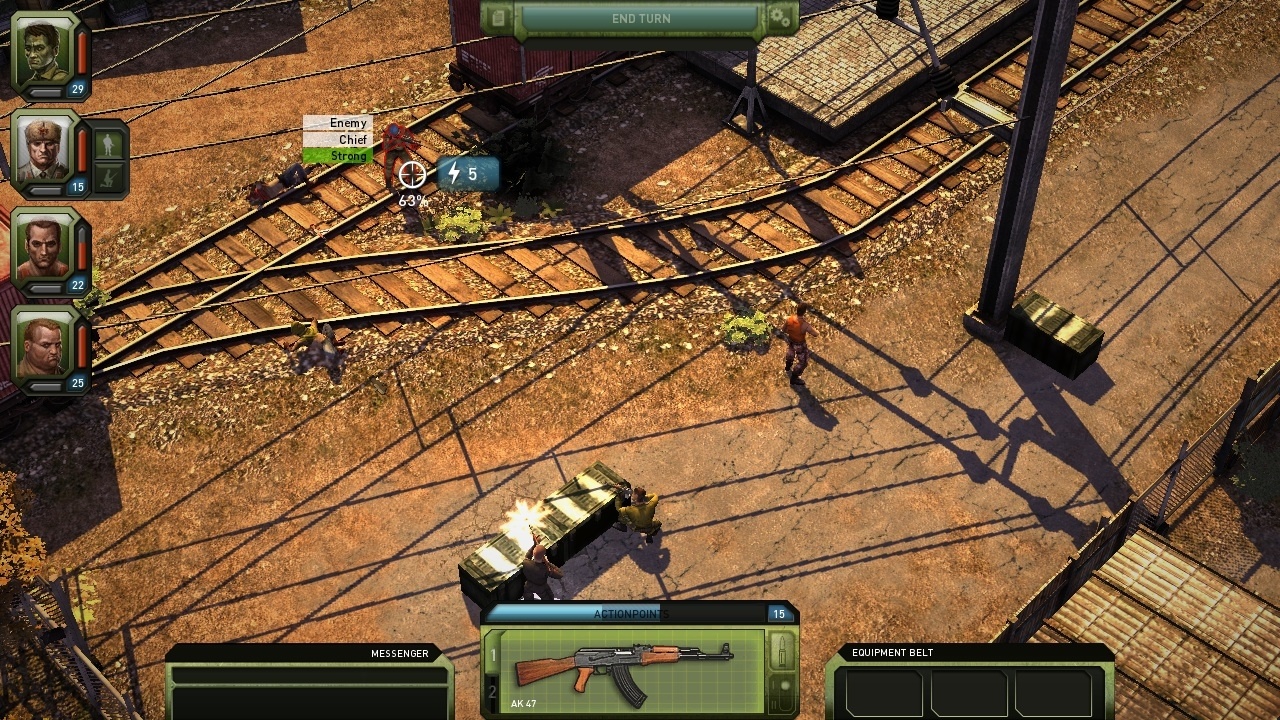The width and height of the screenshot is (1280, 720).
Task: Select the green-faced mercenary portrait
Action: click(45, 51)
